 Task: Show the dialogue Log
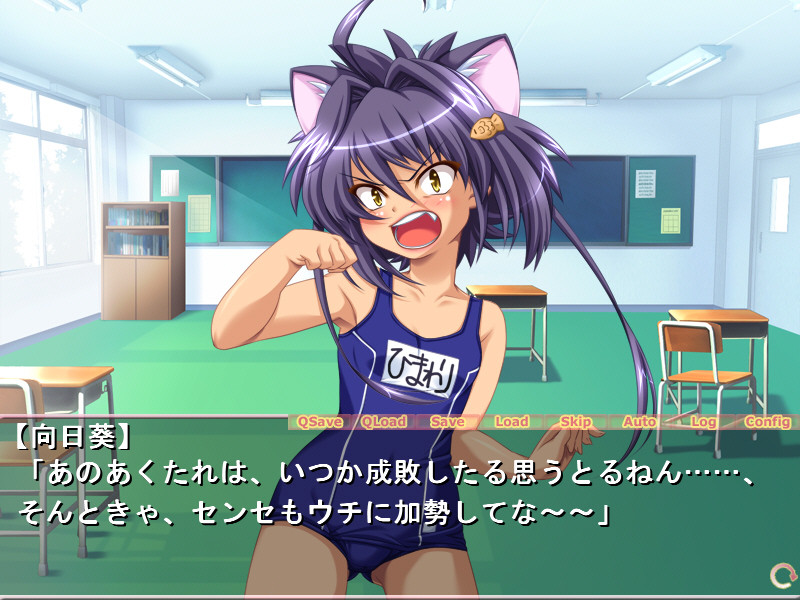704,421
